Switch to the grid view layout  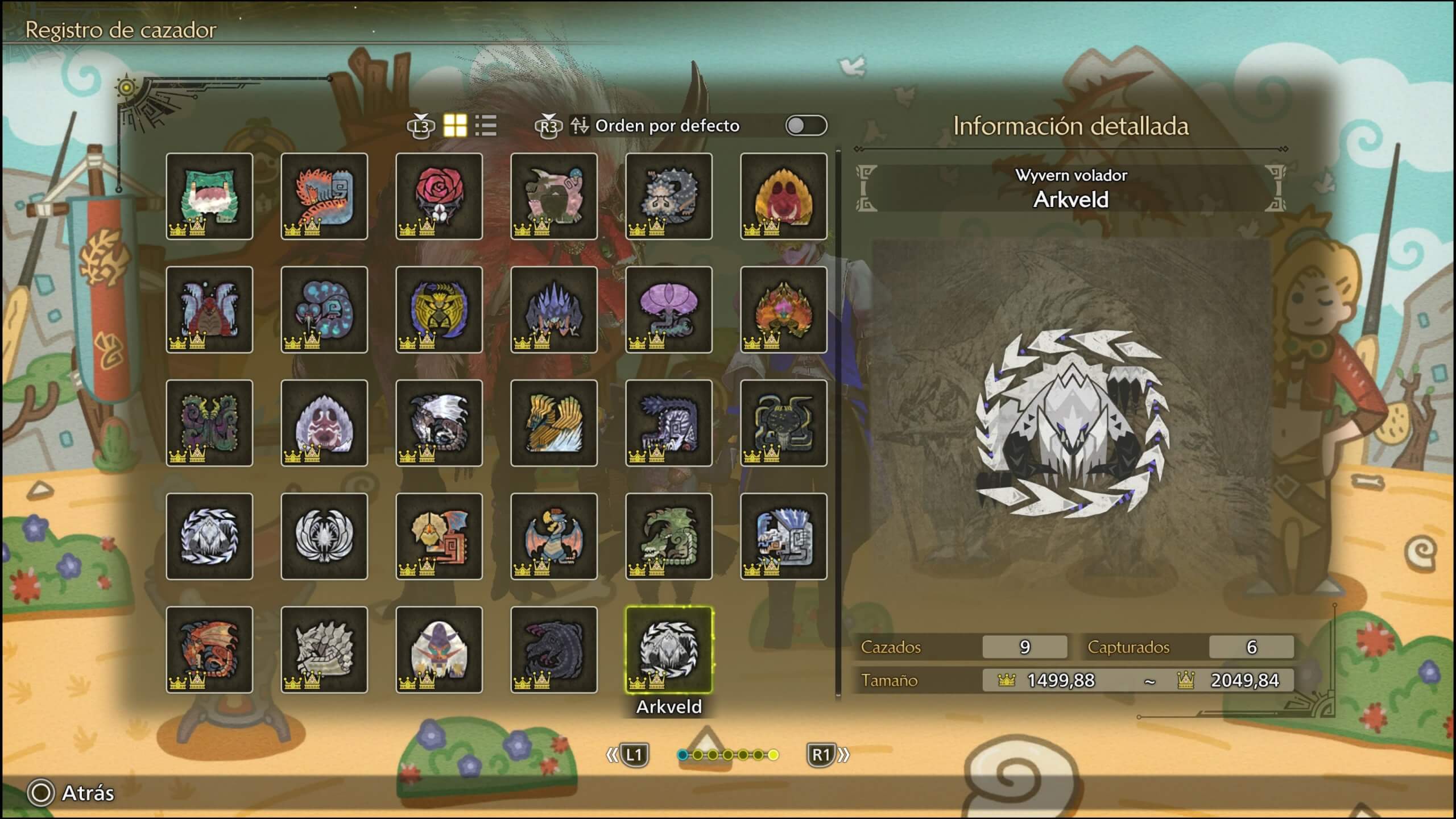point(455,126)
